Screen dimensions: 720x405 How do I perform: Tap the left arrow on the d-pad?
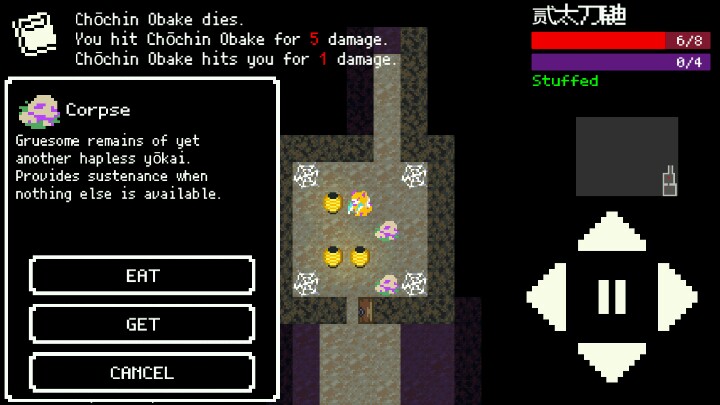548,296
